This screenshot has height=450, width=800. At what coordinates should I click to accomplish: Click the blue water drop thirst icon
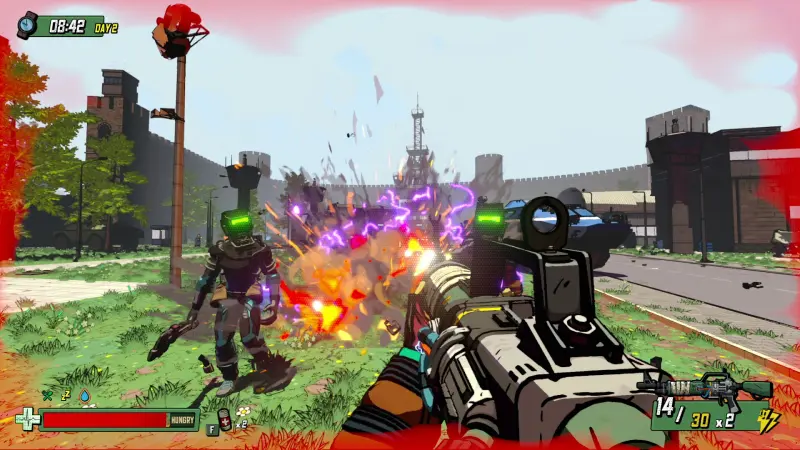(x=85, y=396)
